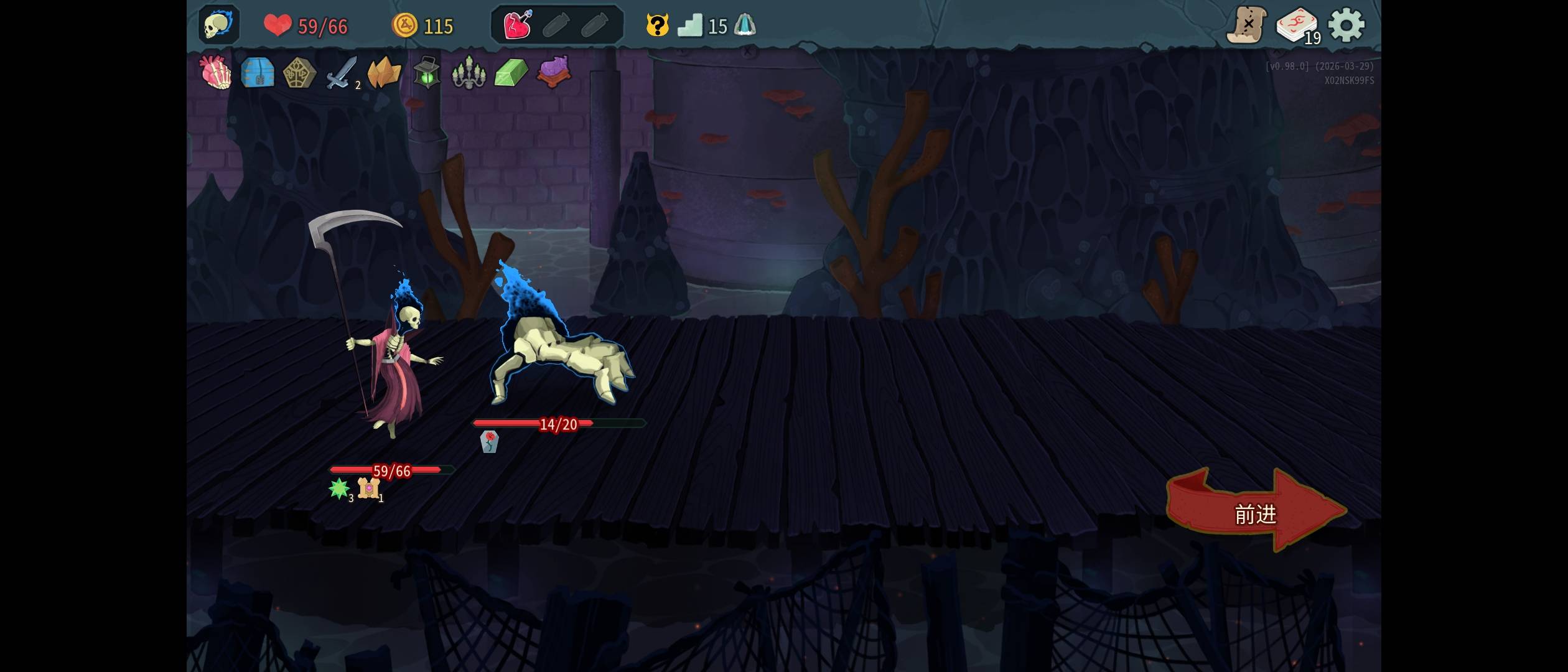Inspect the green ingot relic
This screenshot has height=672, width=1568.
pyautogui.click(x=511, y=73)
